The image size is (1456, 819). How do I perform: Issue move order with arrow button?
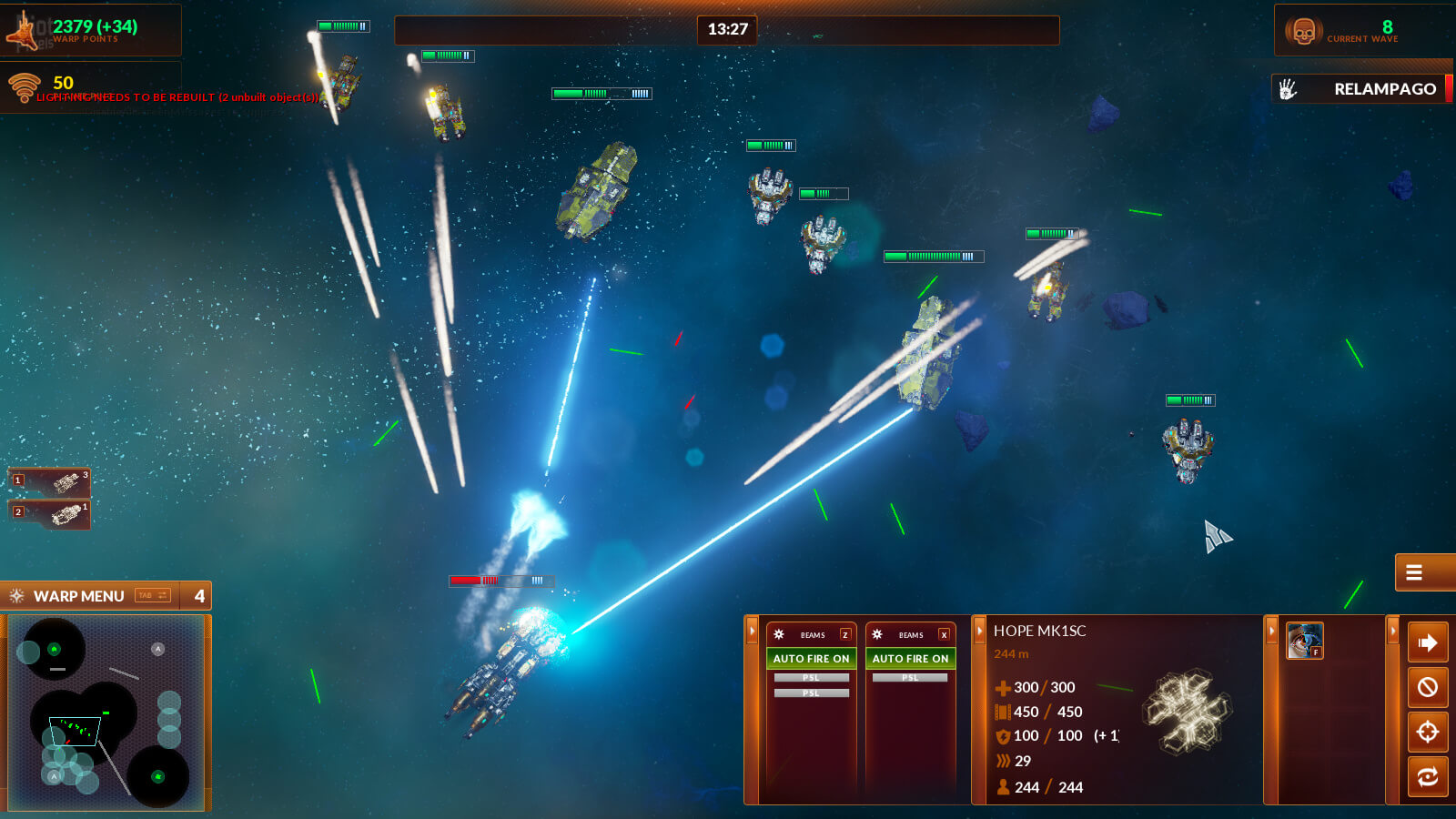pos(1428,642)
